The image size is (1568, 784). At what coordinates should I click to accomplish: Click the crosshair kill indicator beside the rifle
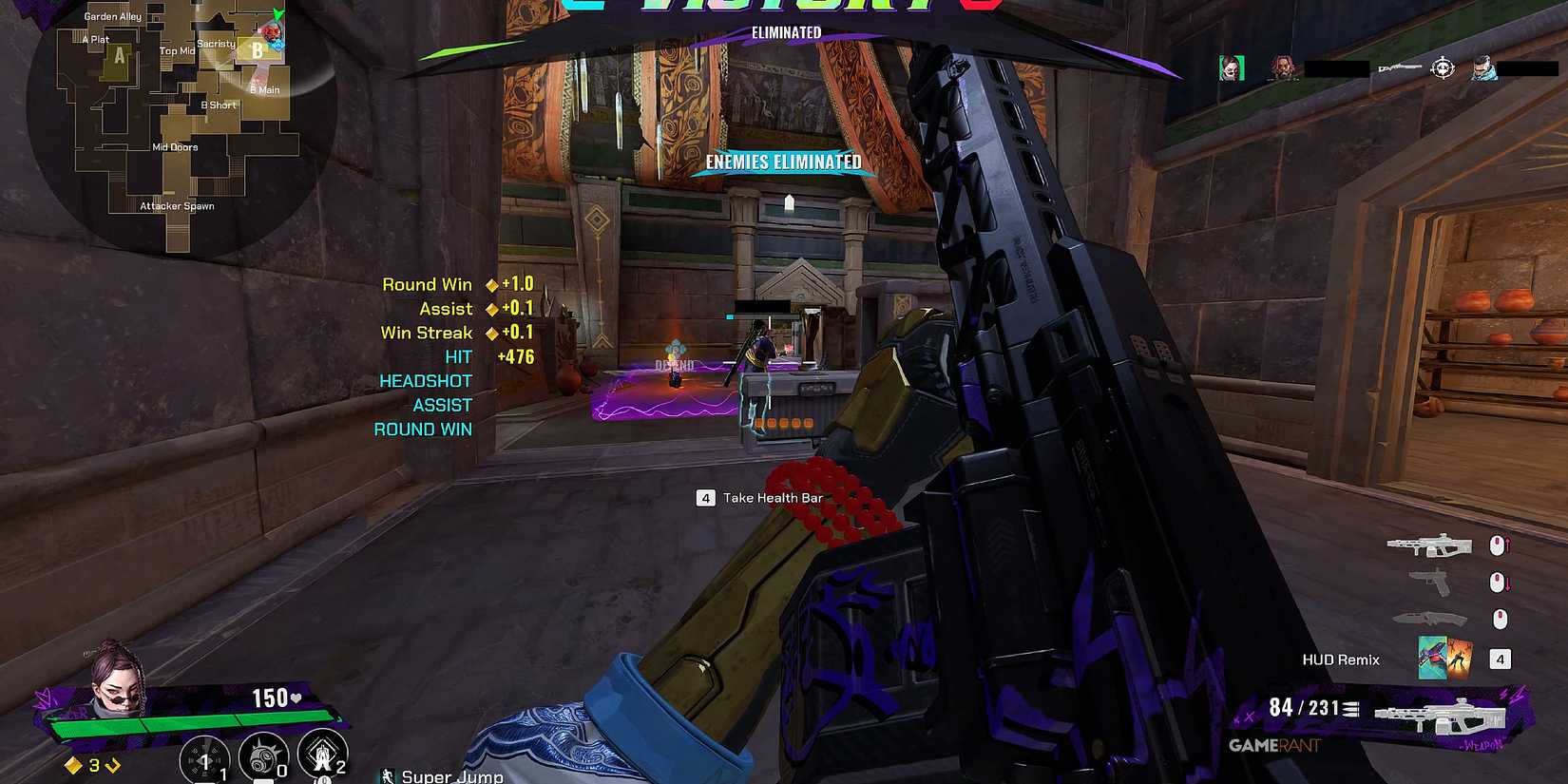(1443, 67)
